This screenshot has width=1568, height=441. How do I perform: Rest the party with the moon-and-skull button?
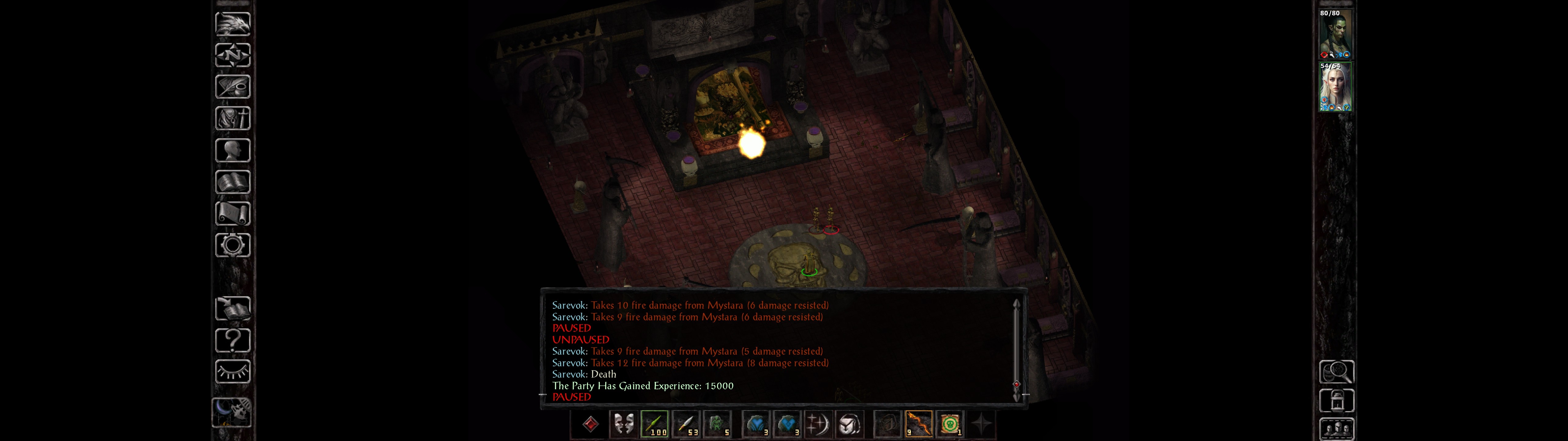(x=232, y=412)
